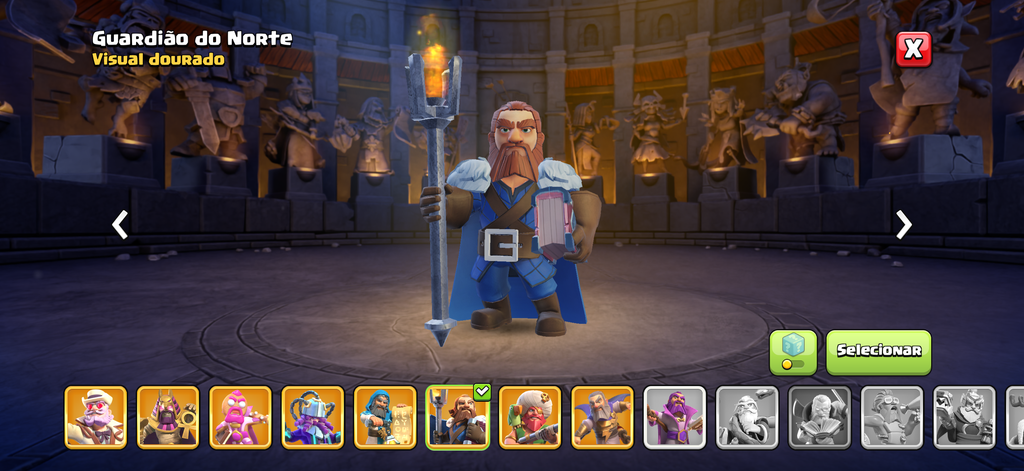Show the next skin with the right arrow
Viewport: 1024px width, 471px height.
(904, 225)
